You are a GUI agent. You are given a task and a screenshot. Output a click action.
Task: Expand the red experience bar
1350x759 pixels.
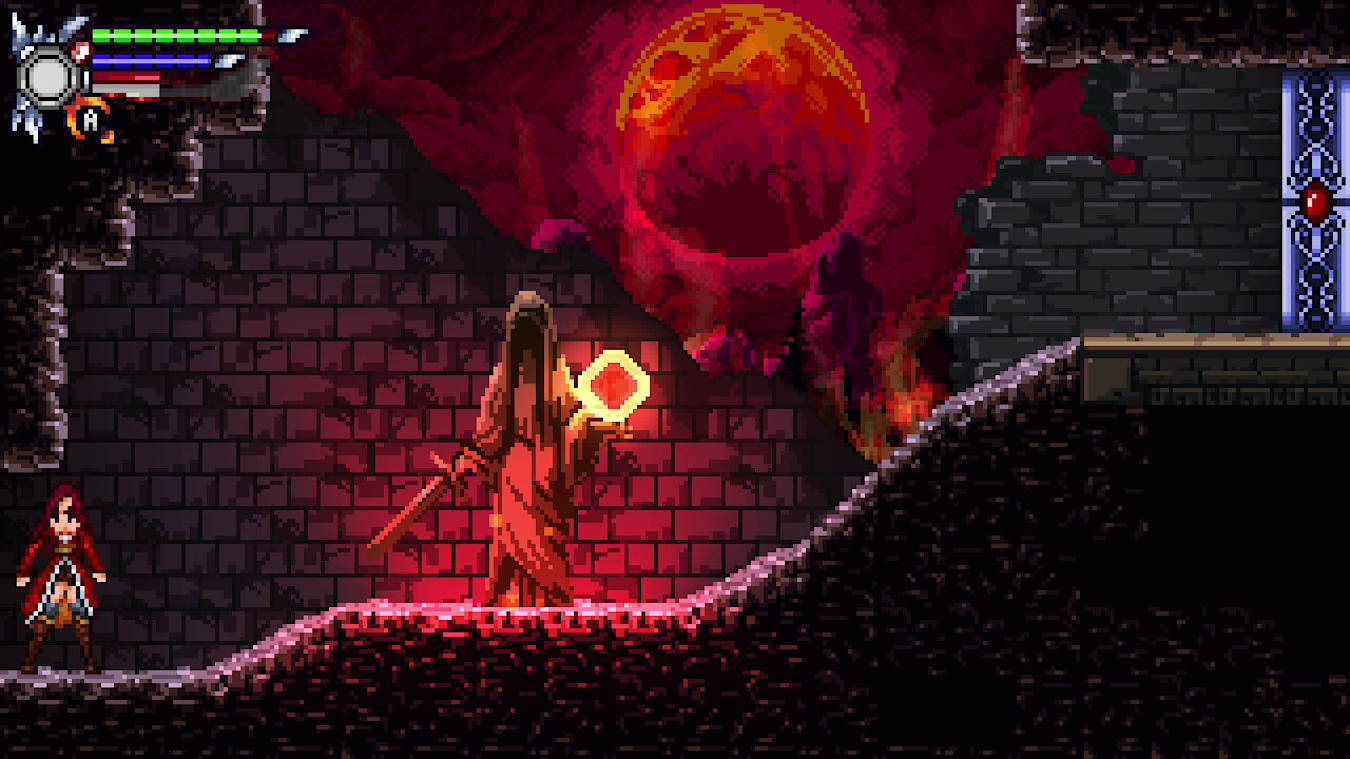(124, 76)
